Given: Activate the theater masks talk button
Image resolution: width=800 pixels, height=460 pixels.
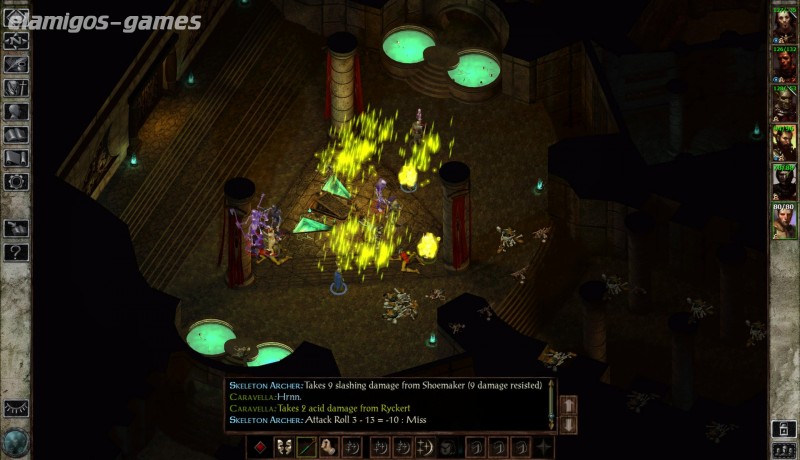Looking at the screenshot, I should point(283,446).
